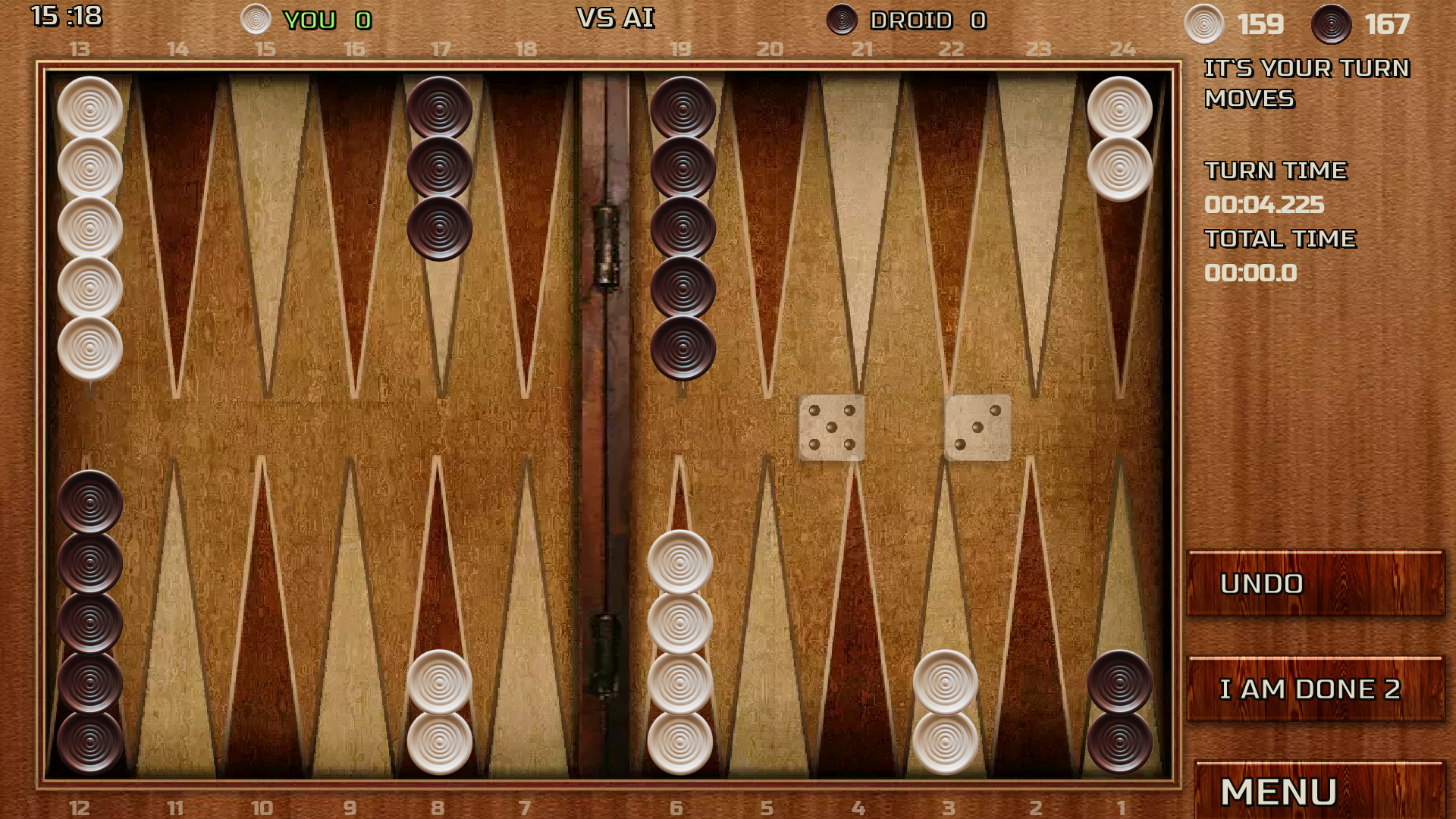Select the dark checkers on point 19

coord(681,227)
